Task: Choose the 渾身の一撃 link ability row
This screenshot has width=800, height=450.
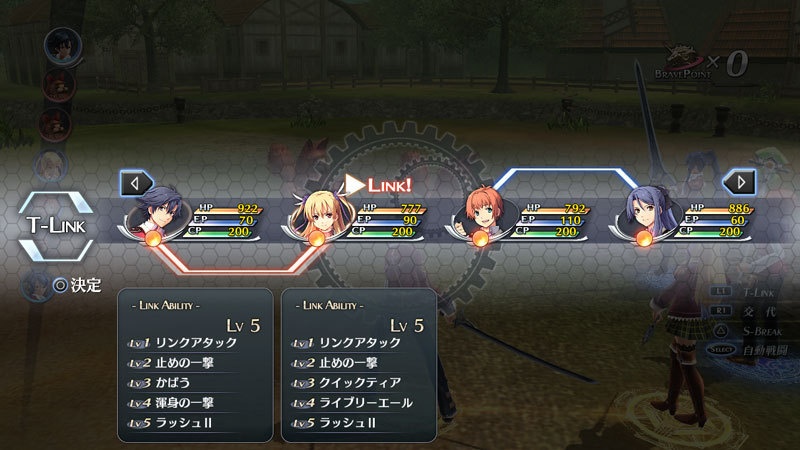Action: click(196, 404)
